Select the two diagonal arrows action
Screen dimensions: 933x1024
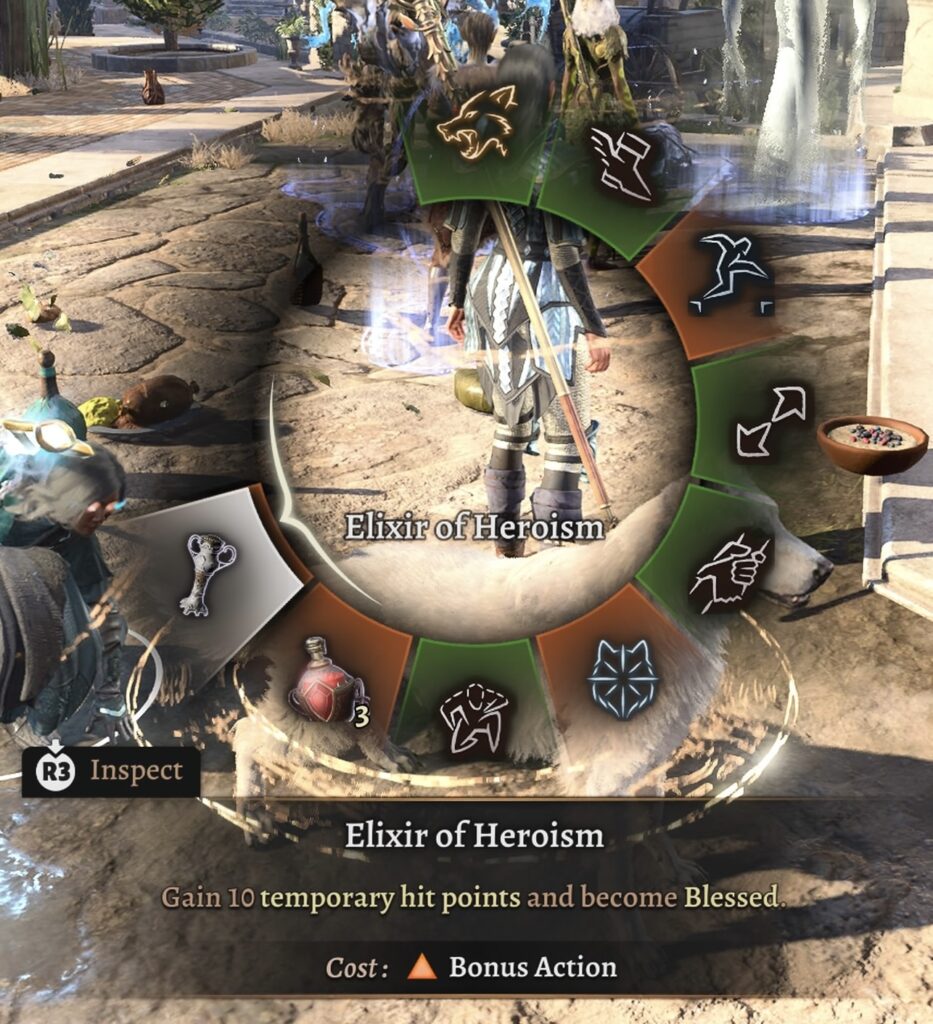769,421
